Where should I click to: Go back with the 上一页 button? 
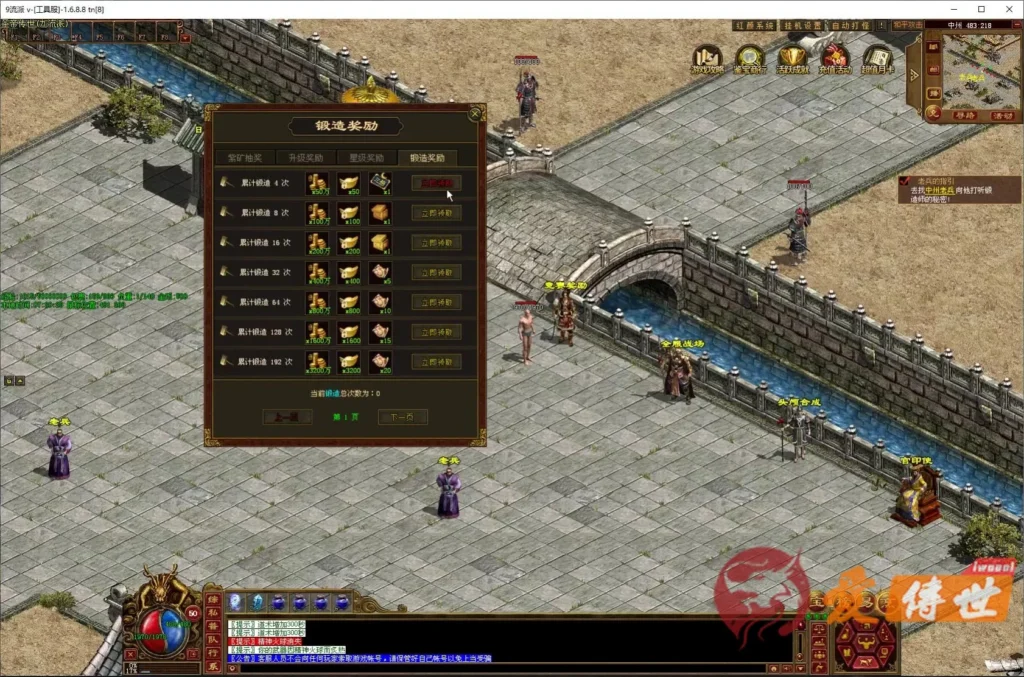pyautogui.click(x=287, y=417)
